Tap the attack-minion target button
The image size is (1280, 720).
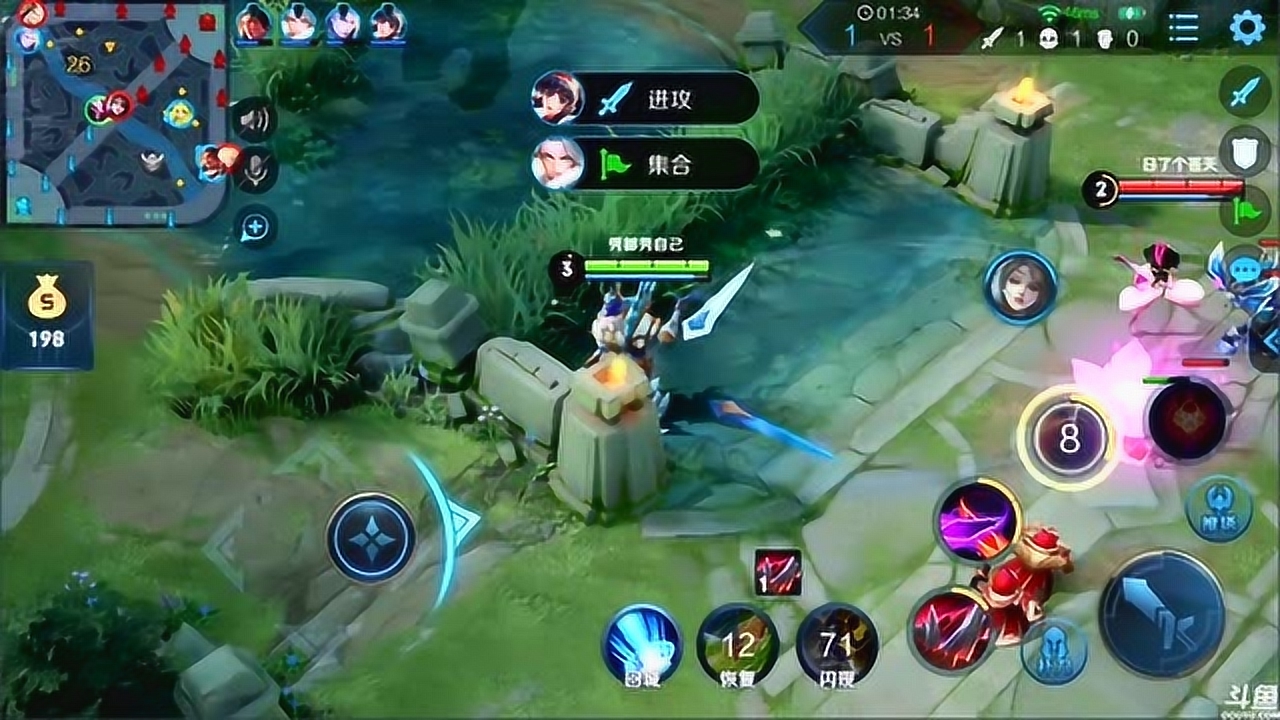pyautogui.click(x=1054, y=652)
